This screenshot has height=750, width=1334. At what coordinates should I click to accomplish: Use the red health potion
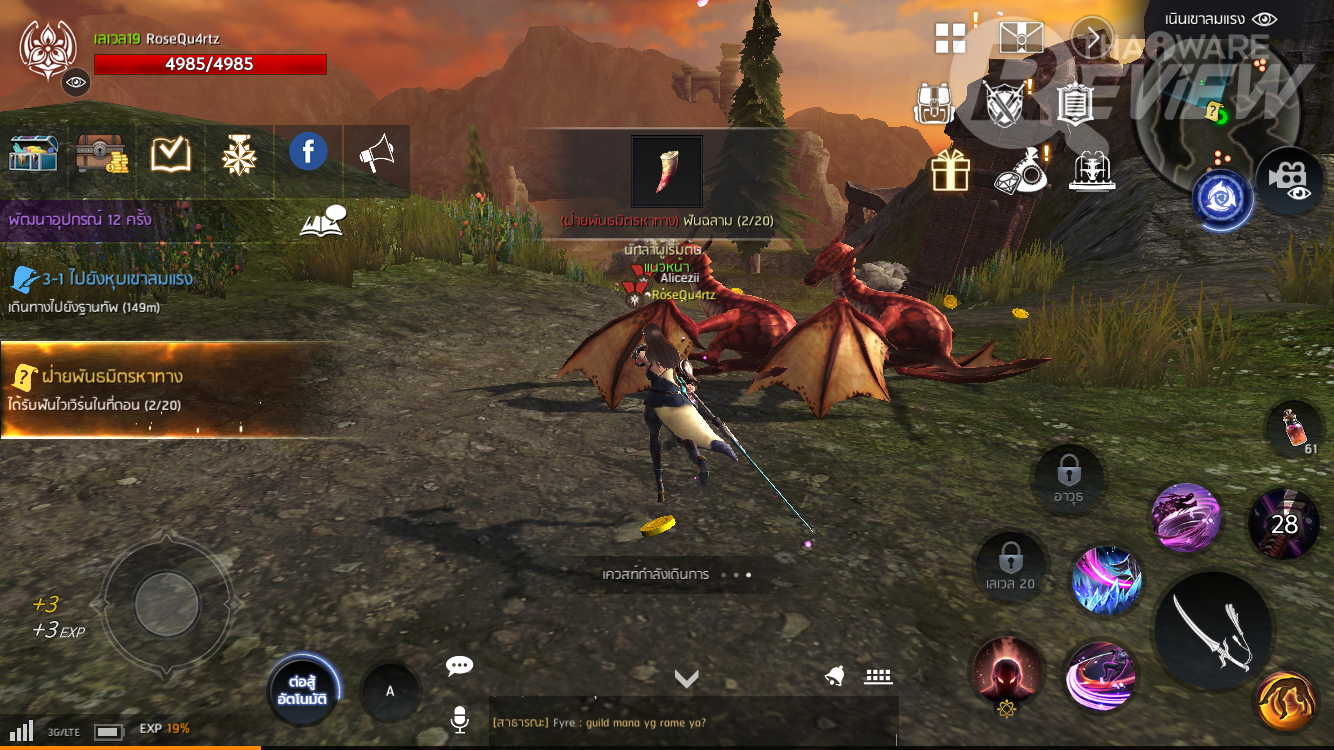1293,428
